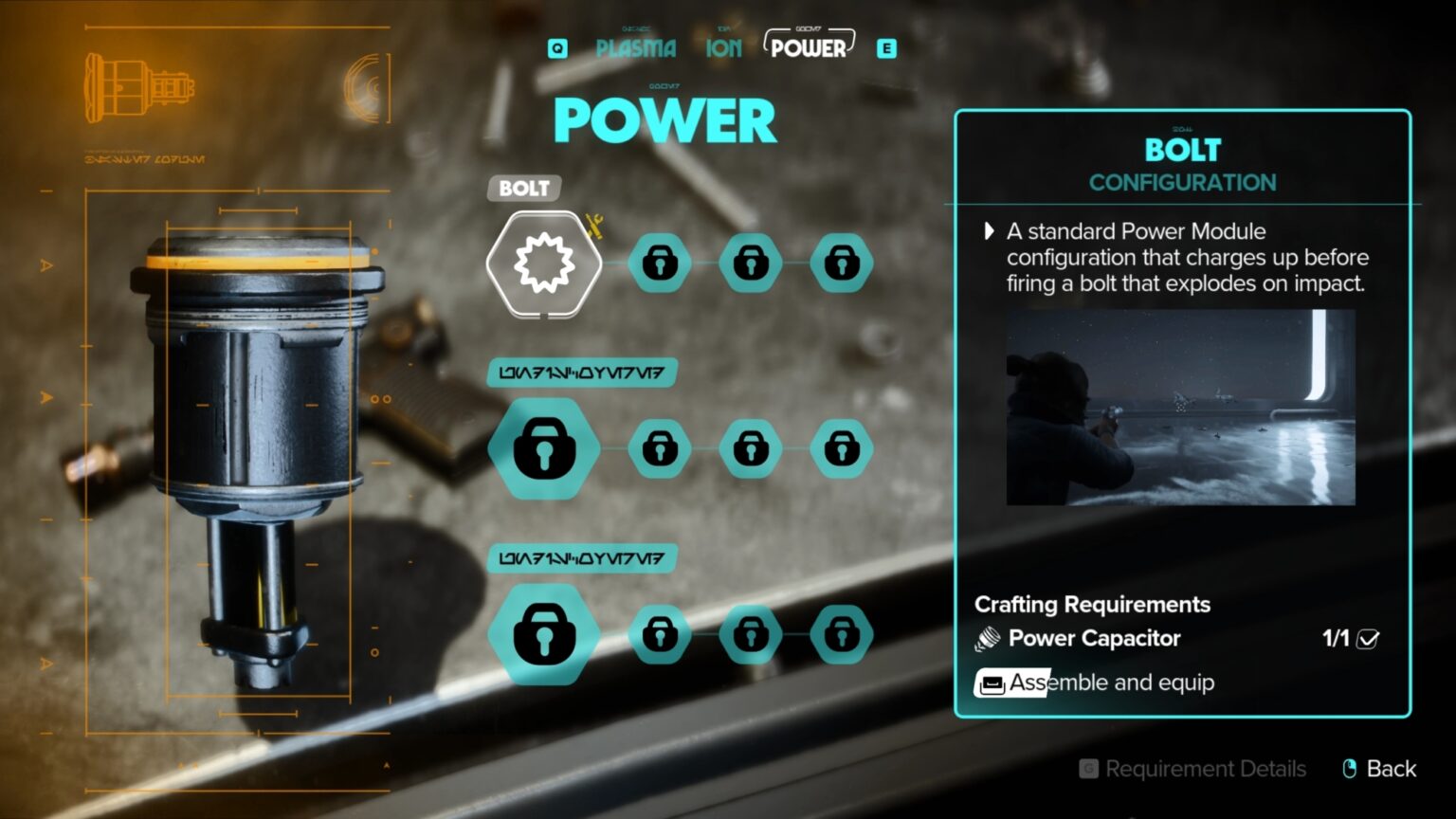Image resolution: width=1456 pixels, height=819 pixels.
Task: Toggle the last lock node in the Bolt upgrade row
Action: tap(838, 263)
